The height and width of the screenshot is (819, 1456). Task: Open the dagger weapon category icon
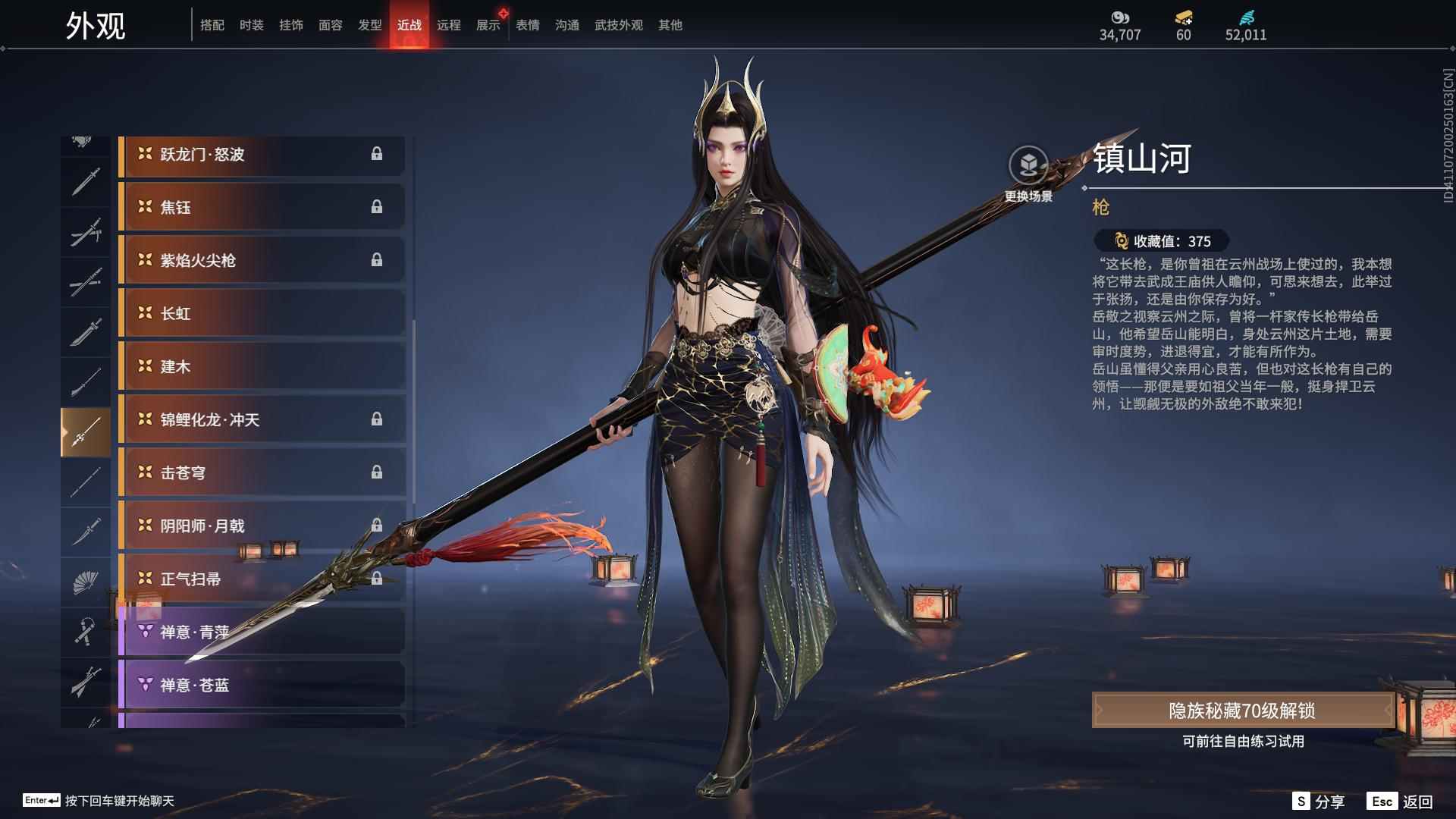point(85,531)
